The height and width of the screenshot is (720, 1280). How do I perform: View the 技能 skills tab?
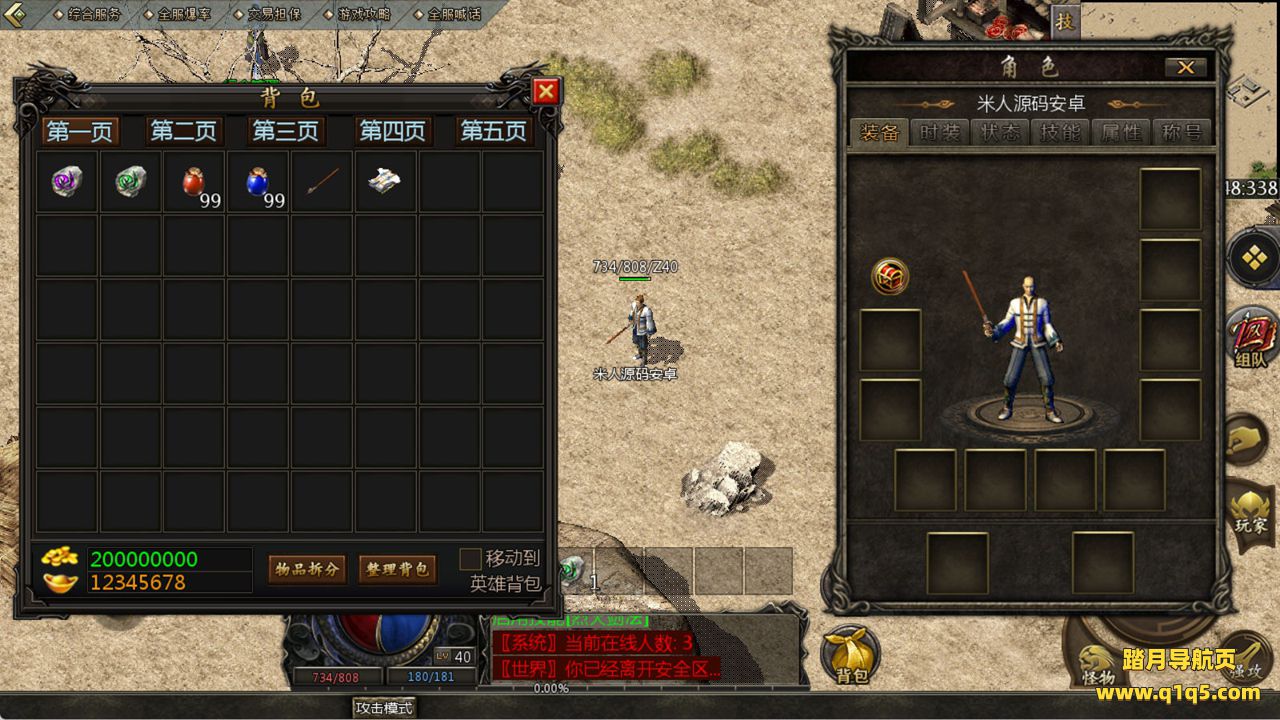pyautogui.click(x=1061, y=133)
